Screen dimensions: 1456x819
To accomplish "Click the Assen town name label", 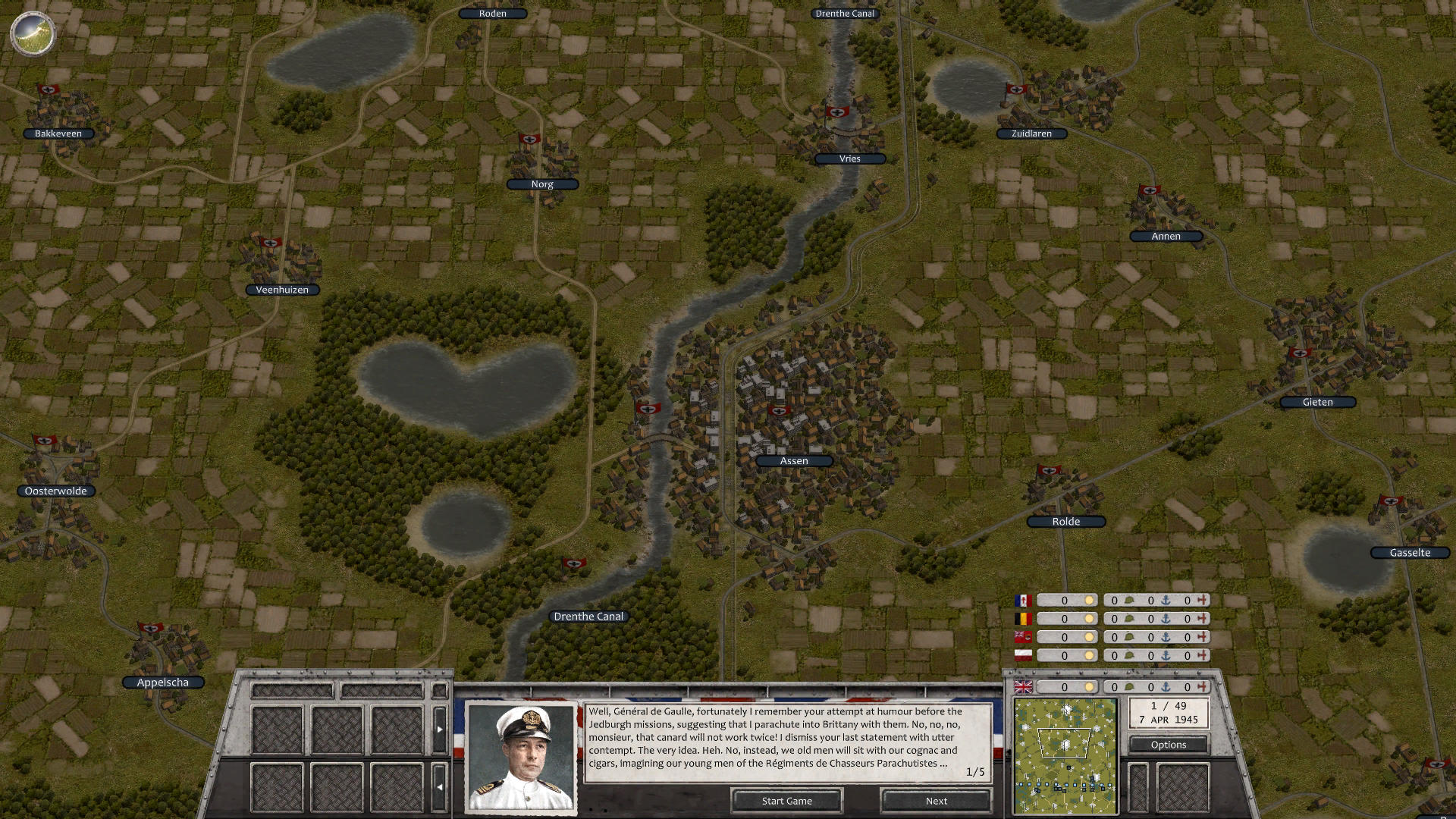I will pos(793,460).
